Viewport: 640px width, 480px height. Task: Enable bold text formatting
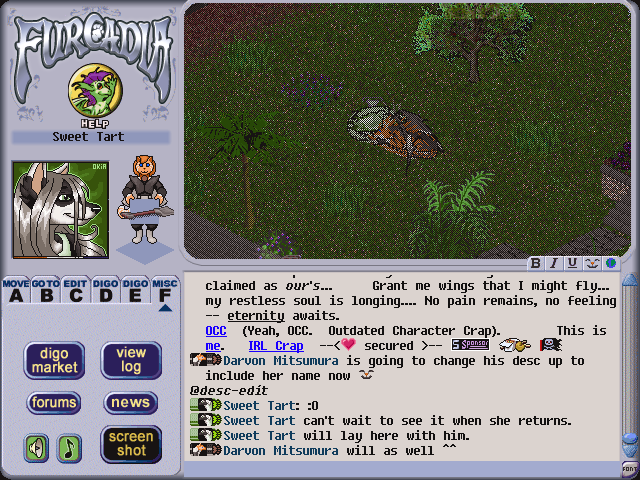coord(536,263)
